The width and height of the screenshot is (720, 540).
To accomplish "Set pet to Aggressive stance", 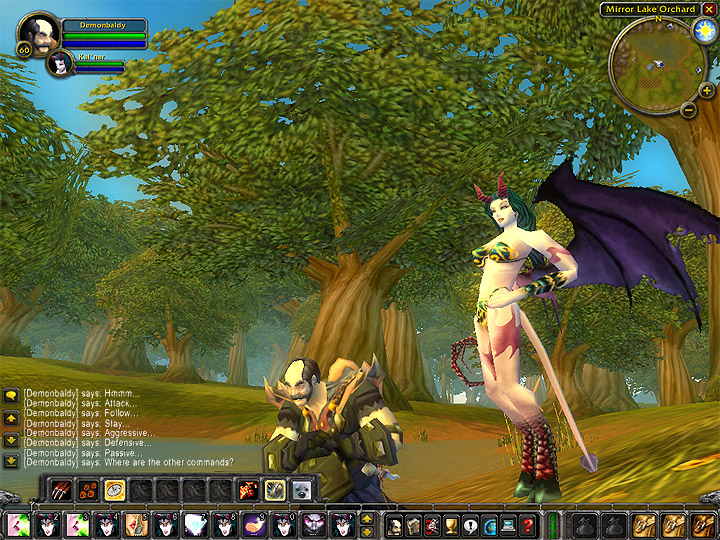I will click(248, 490).
